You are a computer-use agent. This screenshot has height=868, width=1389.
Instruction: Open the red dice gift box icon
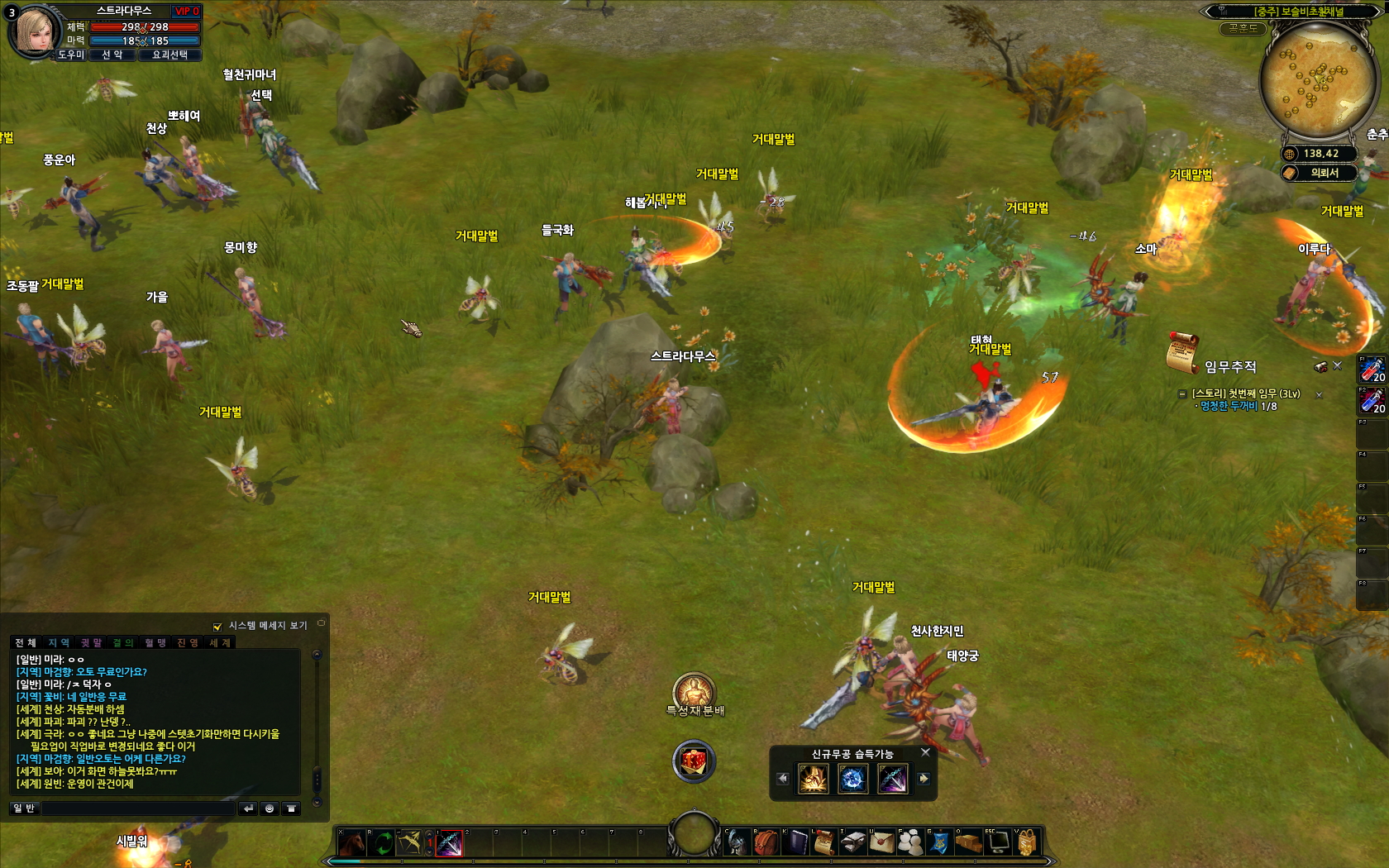click(x=694, y=761)
